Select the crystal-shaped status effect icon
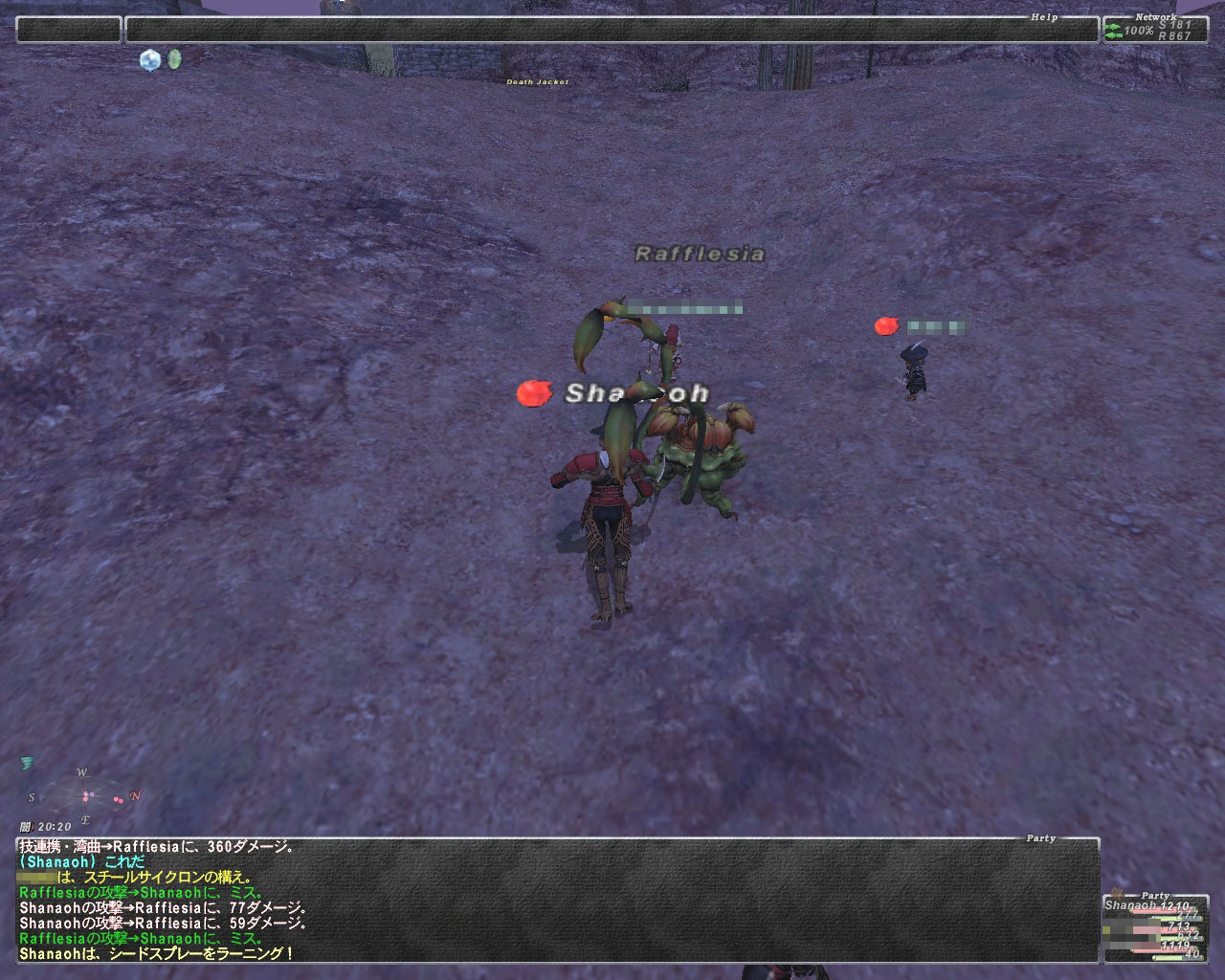1225x980 pixels. tap(150, 60)
